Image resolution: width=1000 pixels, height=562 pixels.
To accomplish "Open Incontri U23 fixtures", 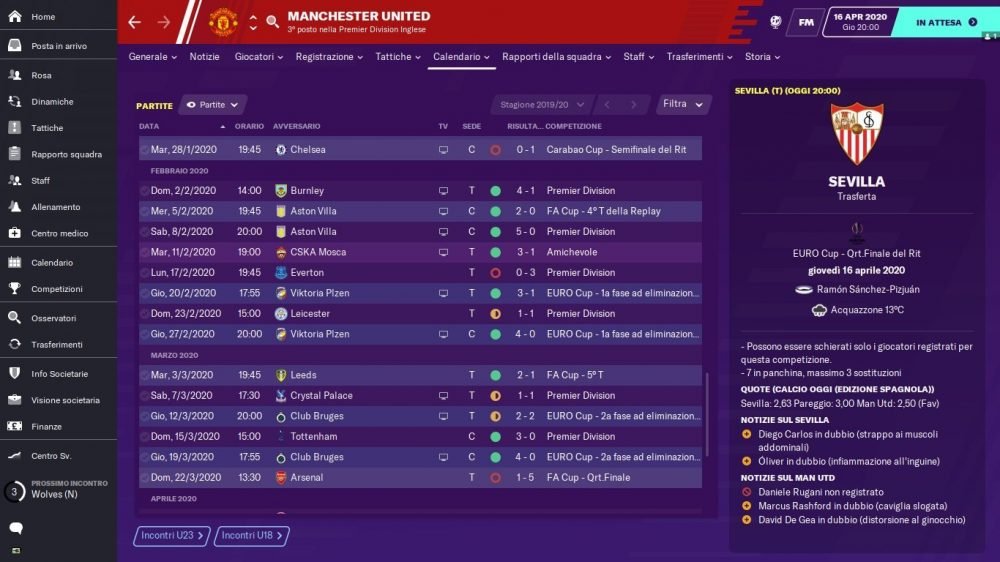I will [x=172, y=536].
